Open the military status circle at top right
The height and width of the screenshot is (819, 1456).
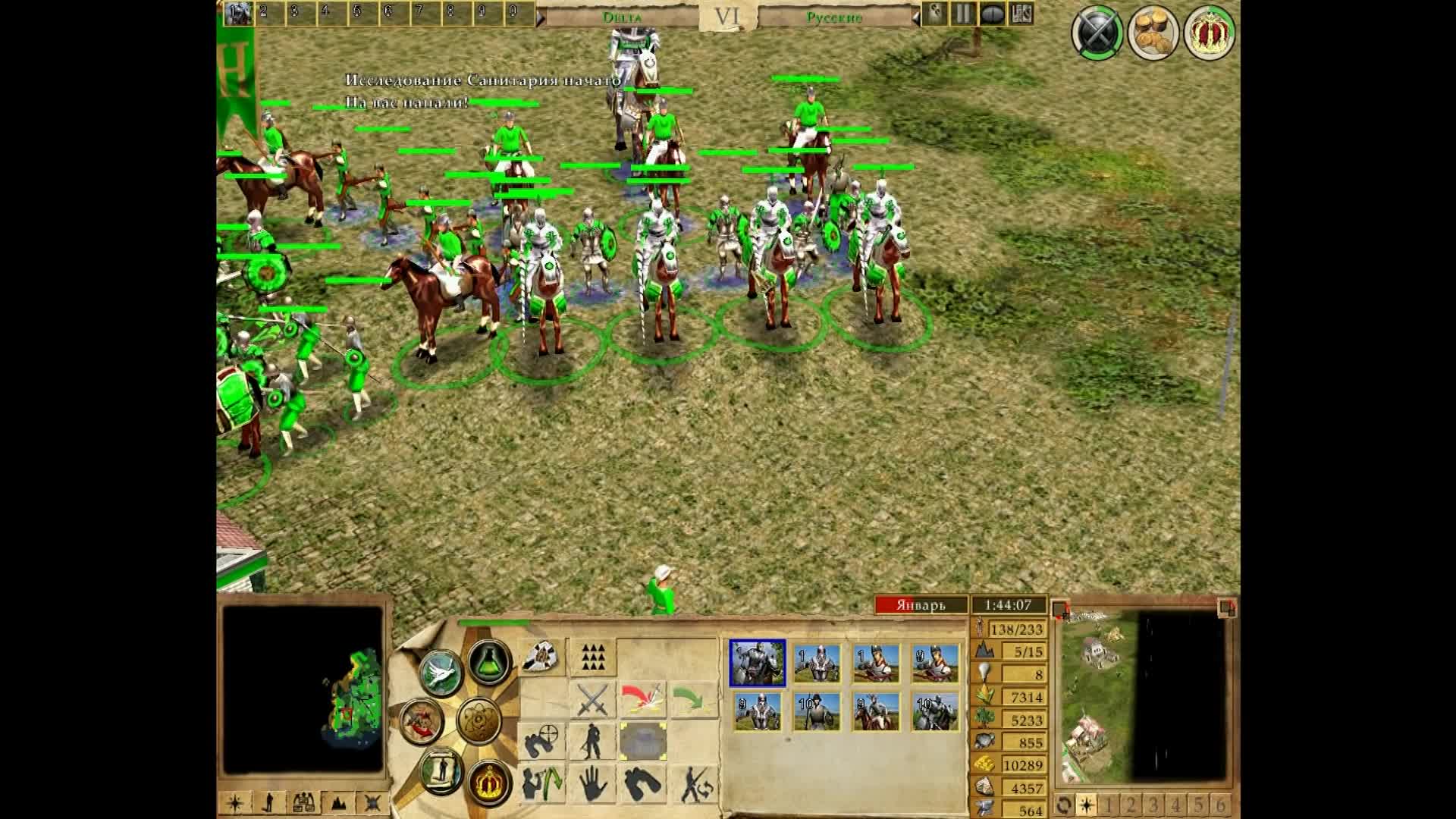[x=1097, y=33]
